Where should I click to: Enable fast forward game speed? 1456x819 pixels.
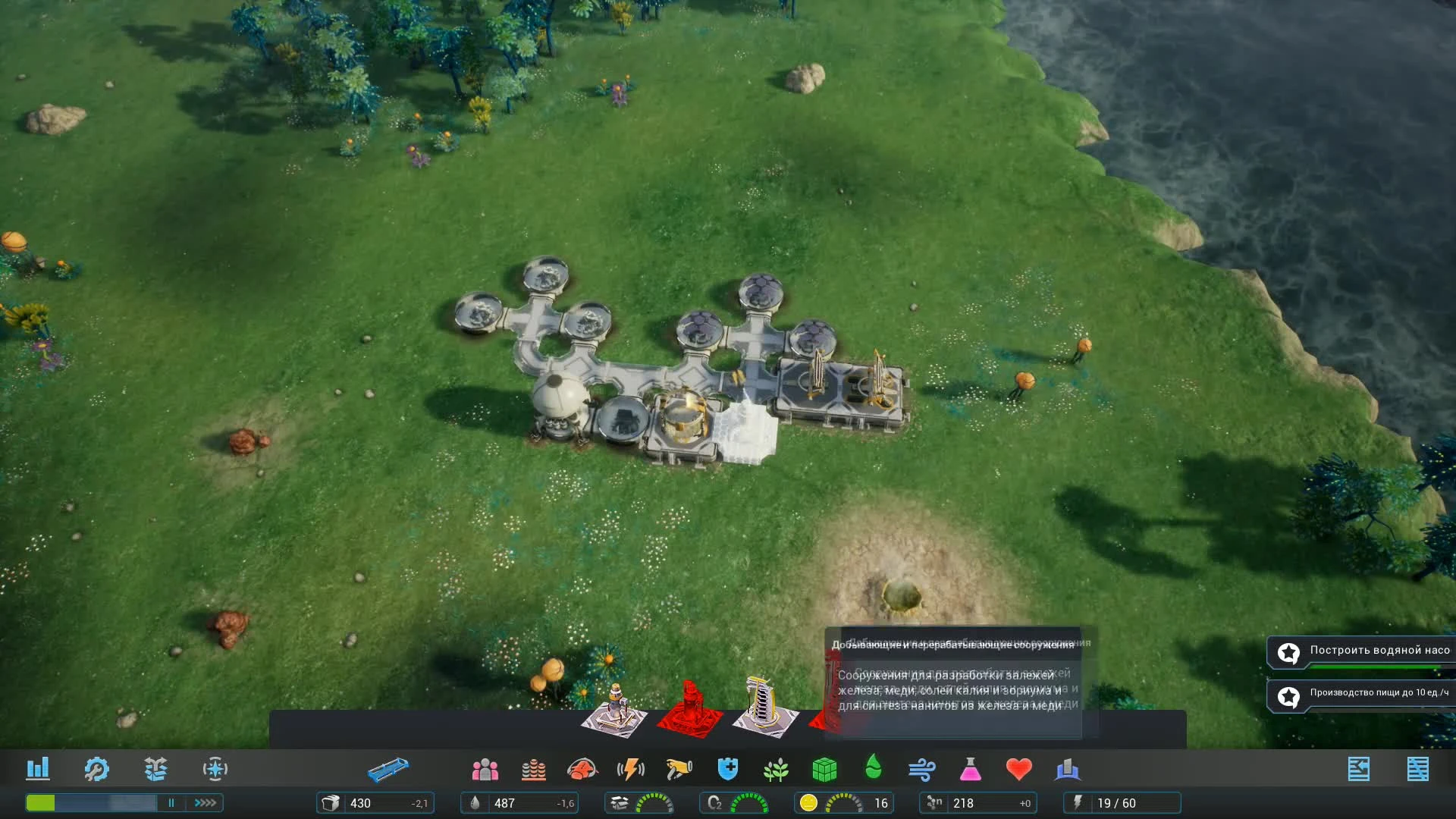tap(202, 802)
